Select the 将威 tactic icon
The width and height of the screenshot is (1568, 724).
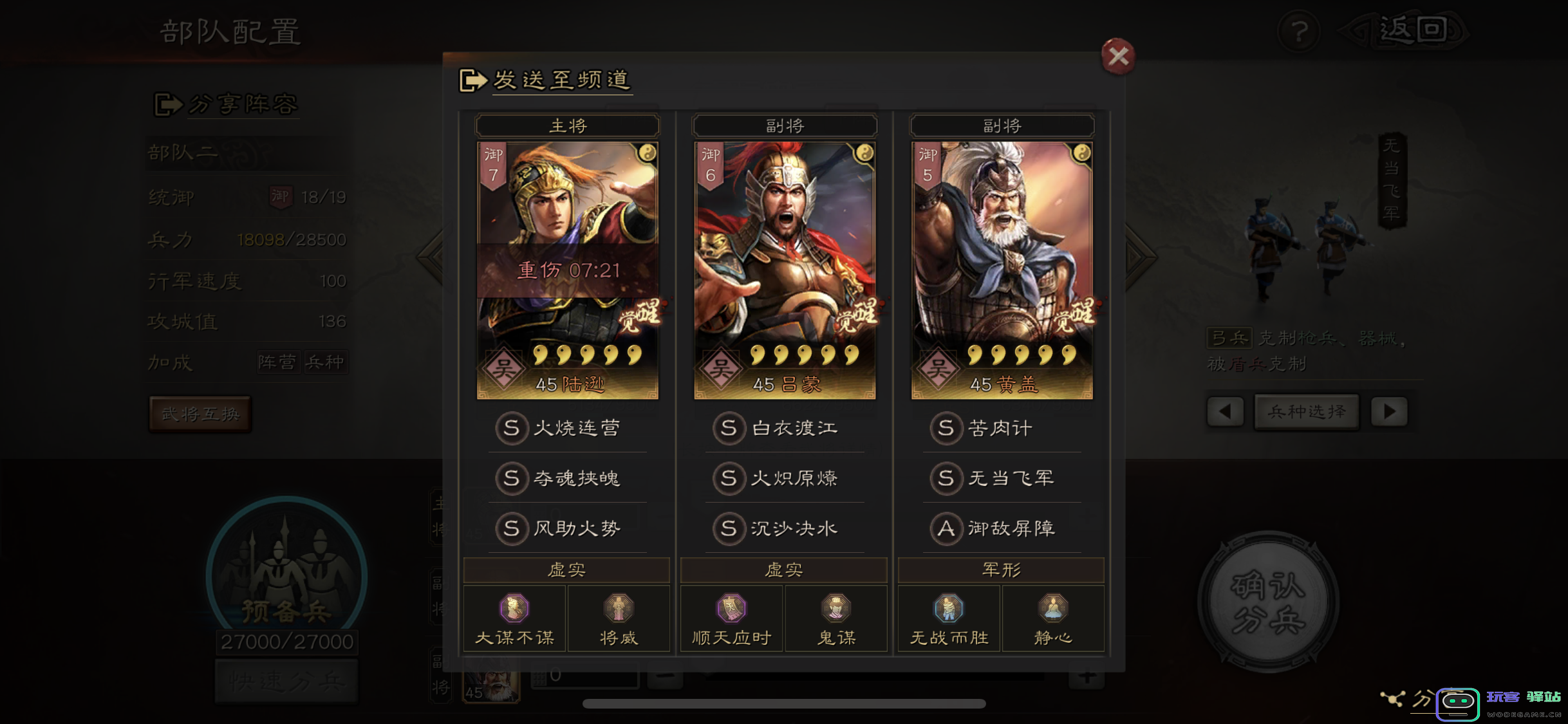(x=619, y=608)
